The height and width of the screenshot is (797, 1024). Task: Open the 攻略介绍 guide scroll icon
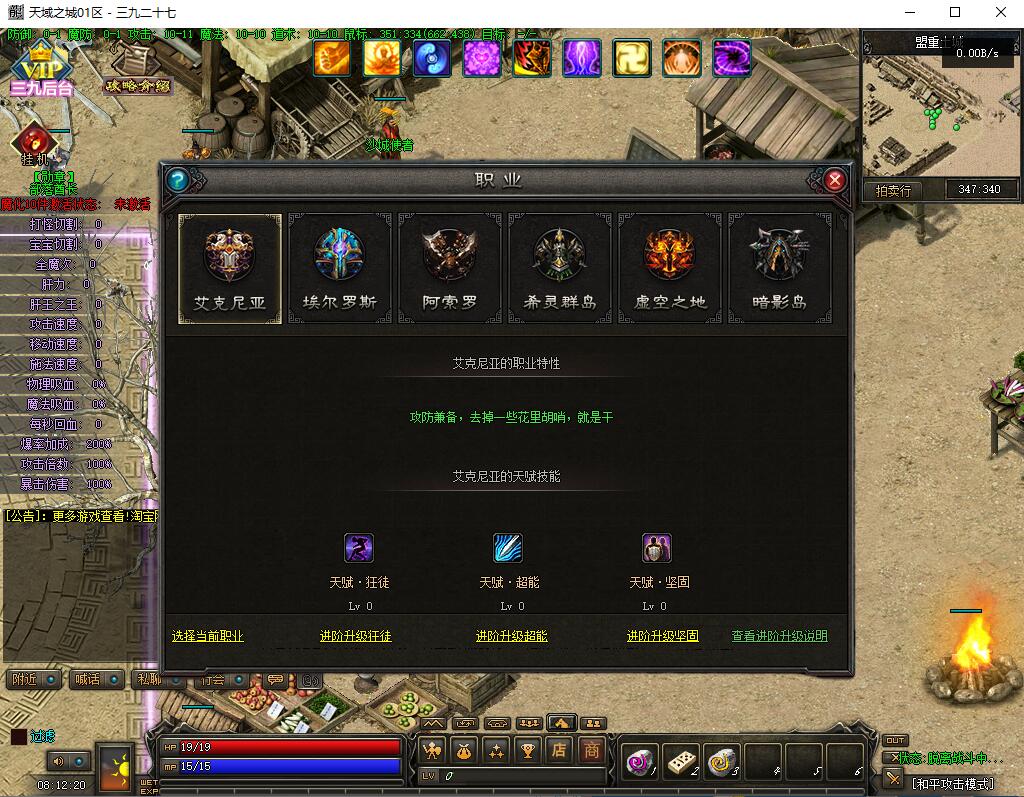[136, 70]
